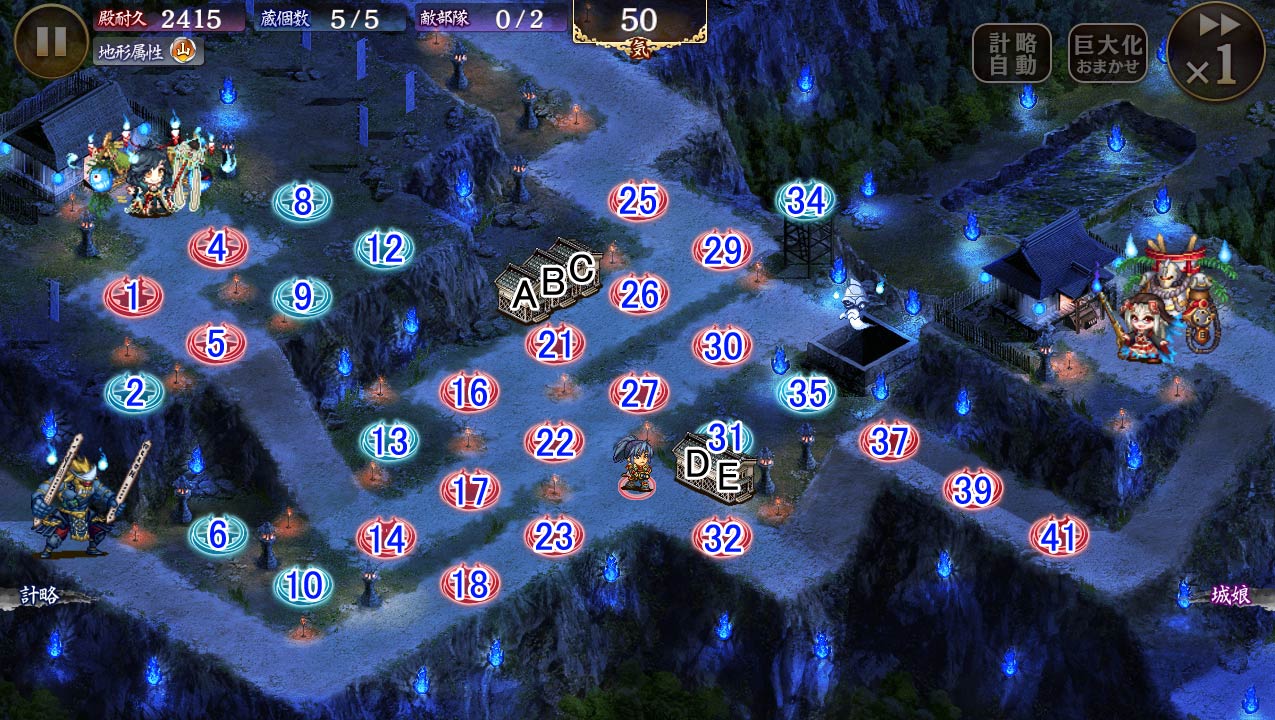The image size is (1275, 720).
Task: Pick red deployment tile 25
Action: (x=638, y=202)
